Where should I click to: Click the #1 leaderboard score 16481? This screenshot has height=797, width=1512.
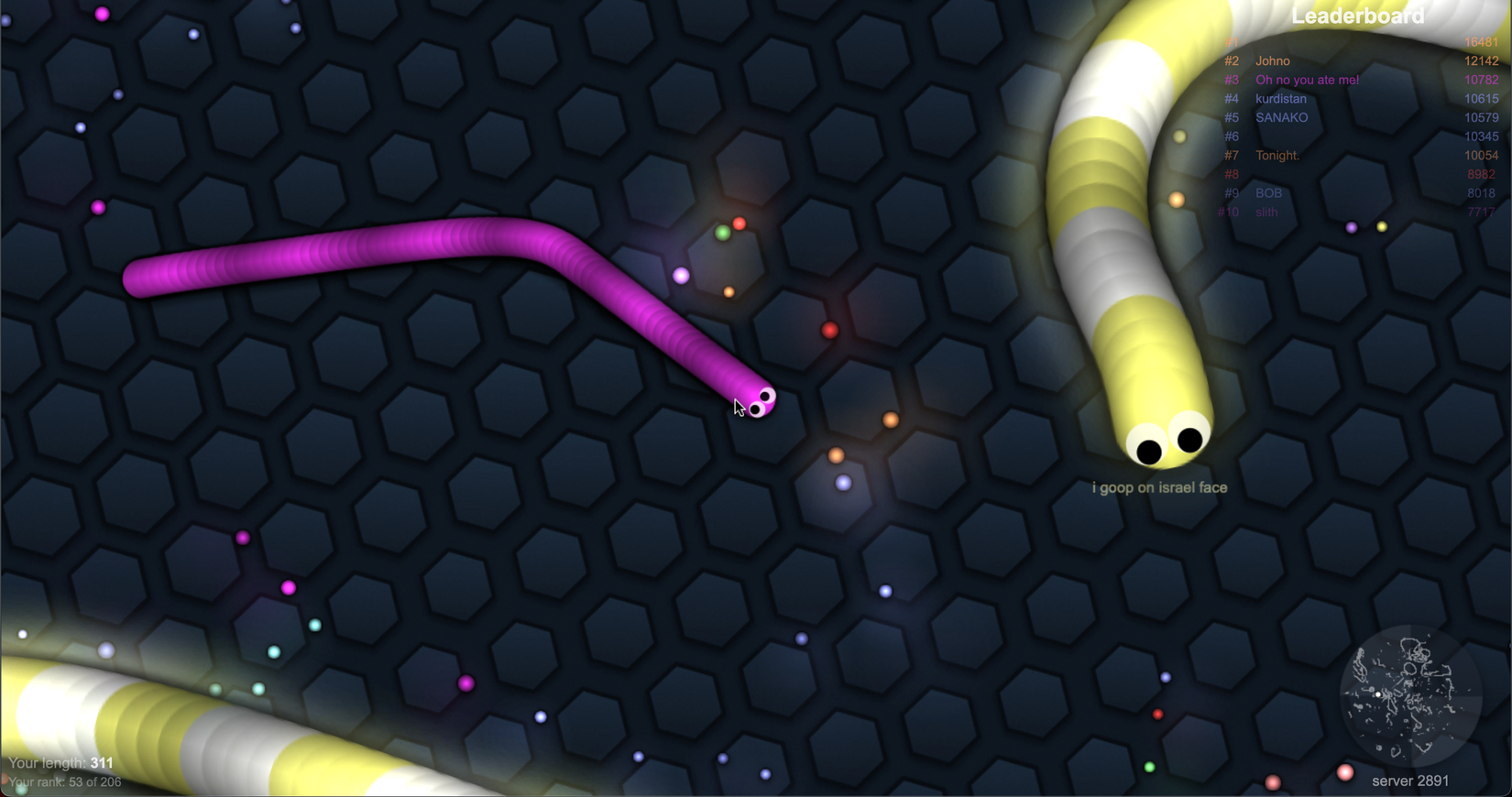tap(1481, 42)
